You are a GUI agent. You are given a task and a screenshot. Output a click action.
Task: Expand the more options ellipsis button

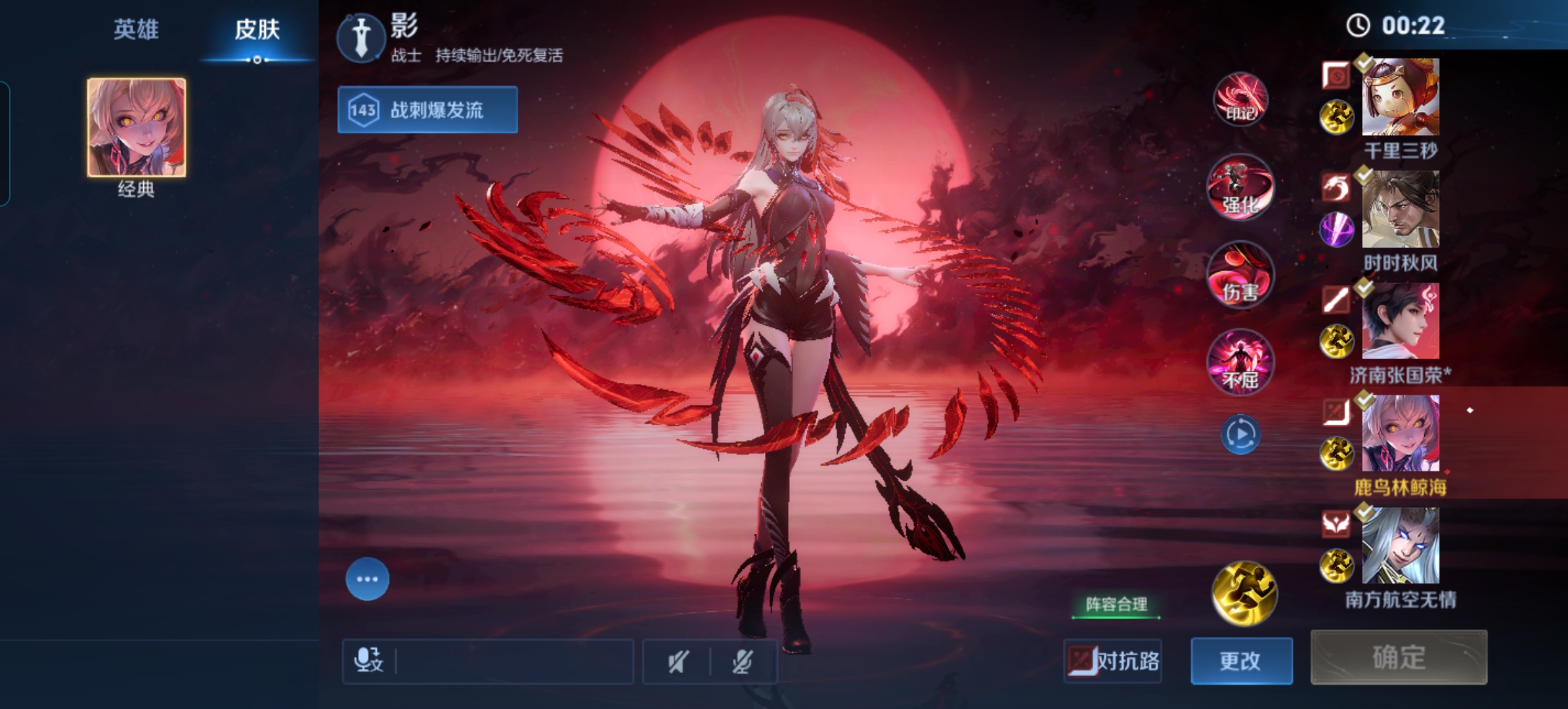click(x=367, y=579)
